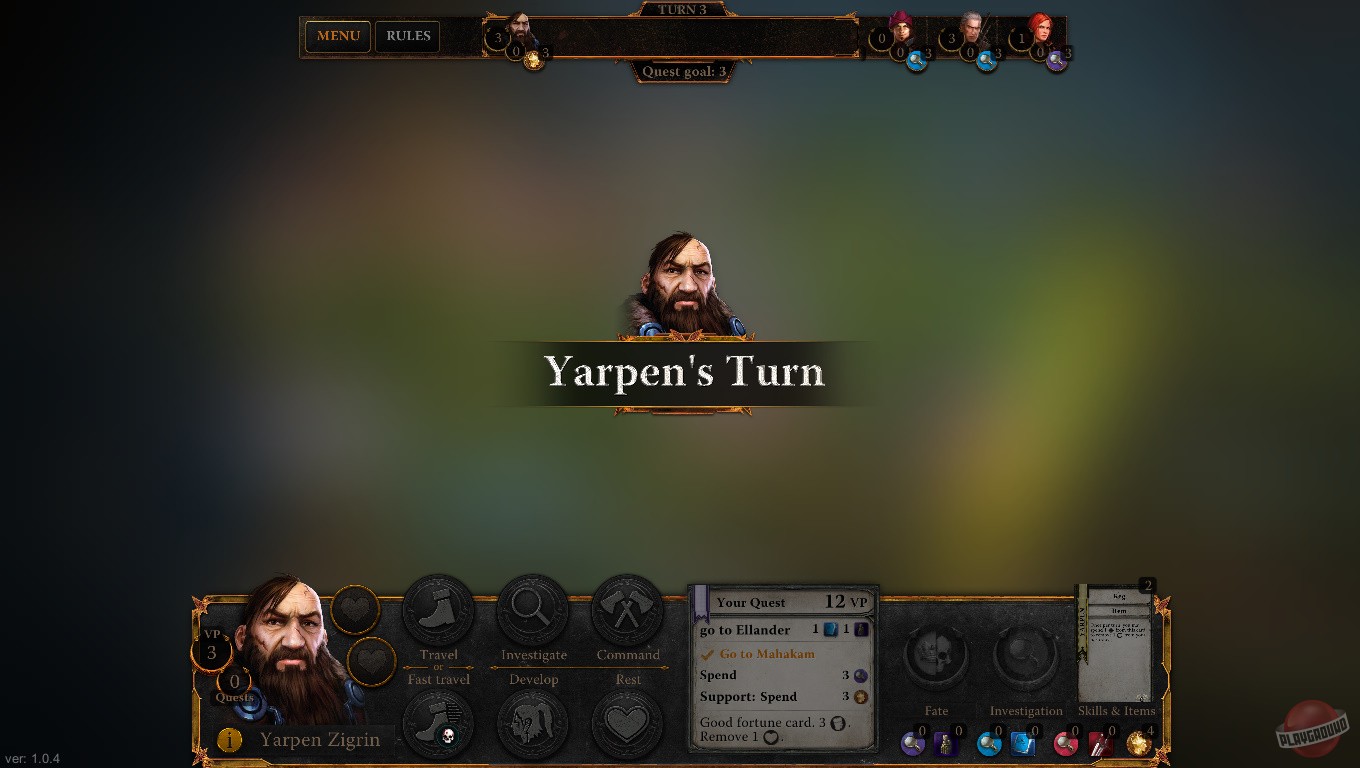
Task: Click the gold coin resource icon
Action: [1138, 744]
